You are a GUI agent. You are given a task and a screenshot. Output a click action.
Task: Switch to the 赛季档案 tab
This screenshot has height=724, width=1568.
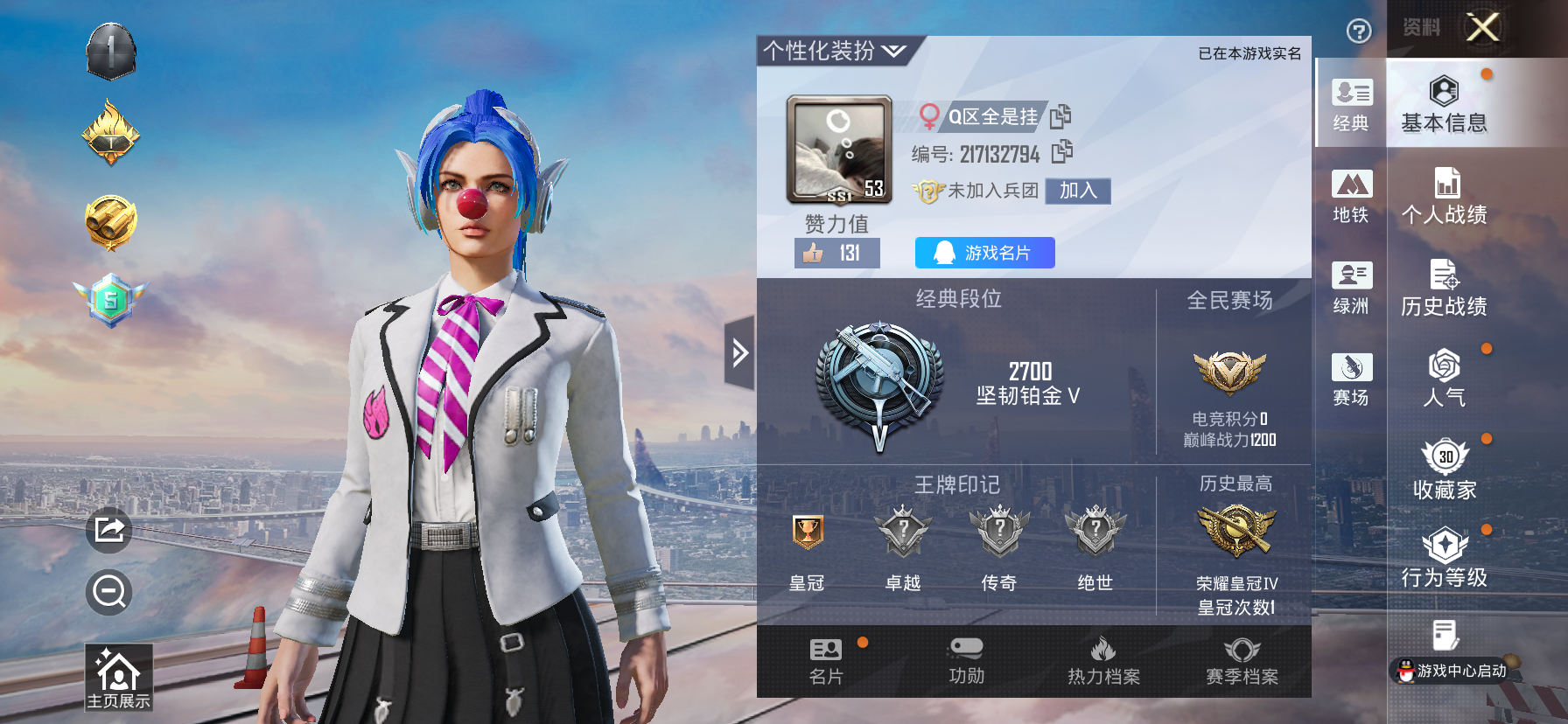tap(1240, 660)
